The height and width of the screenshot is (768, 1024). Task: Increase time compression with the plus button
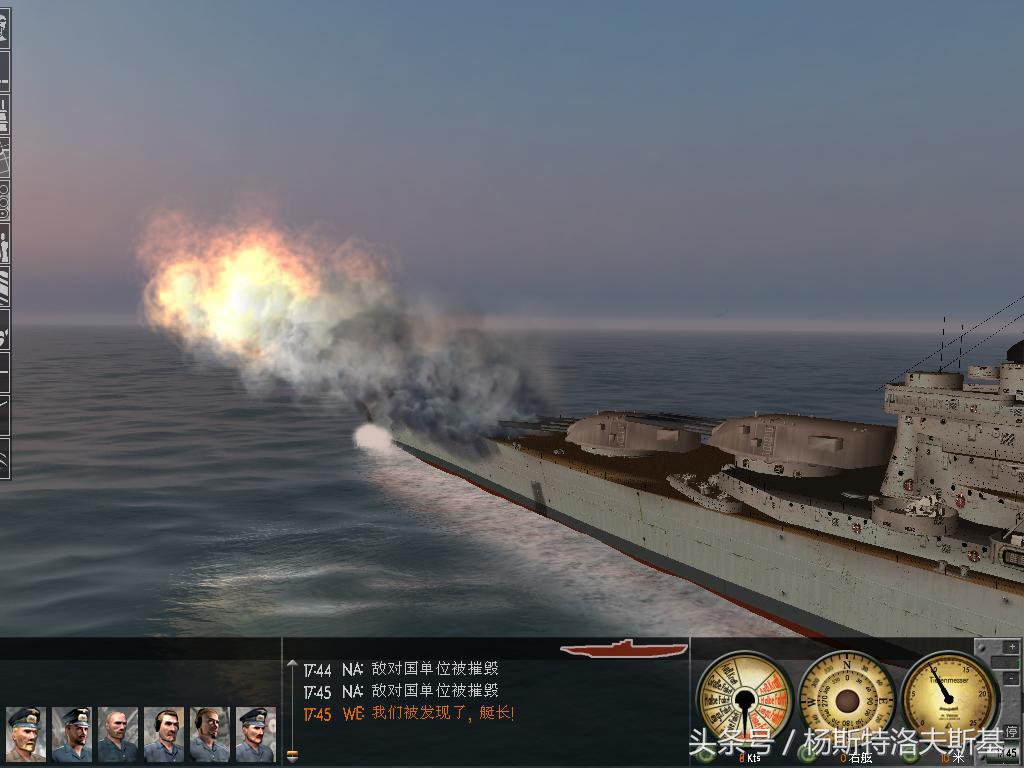click(1012, 648)
